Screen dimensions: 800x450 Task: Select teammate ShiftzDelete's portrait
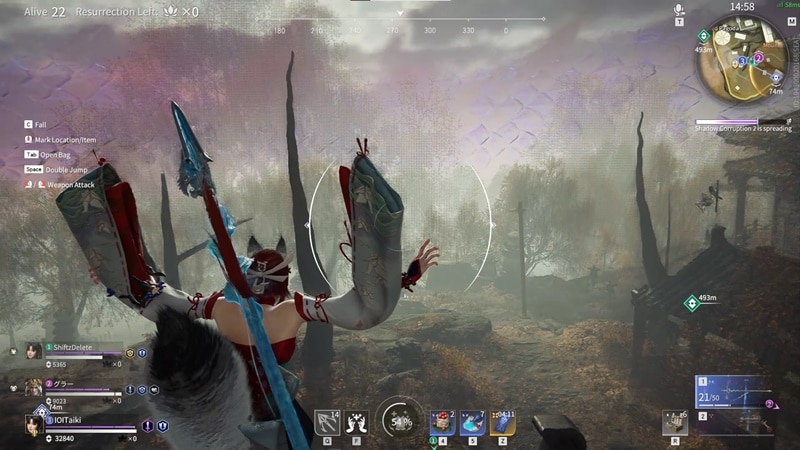click(x=34, y=351)
